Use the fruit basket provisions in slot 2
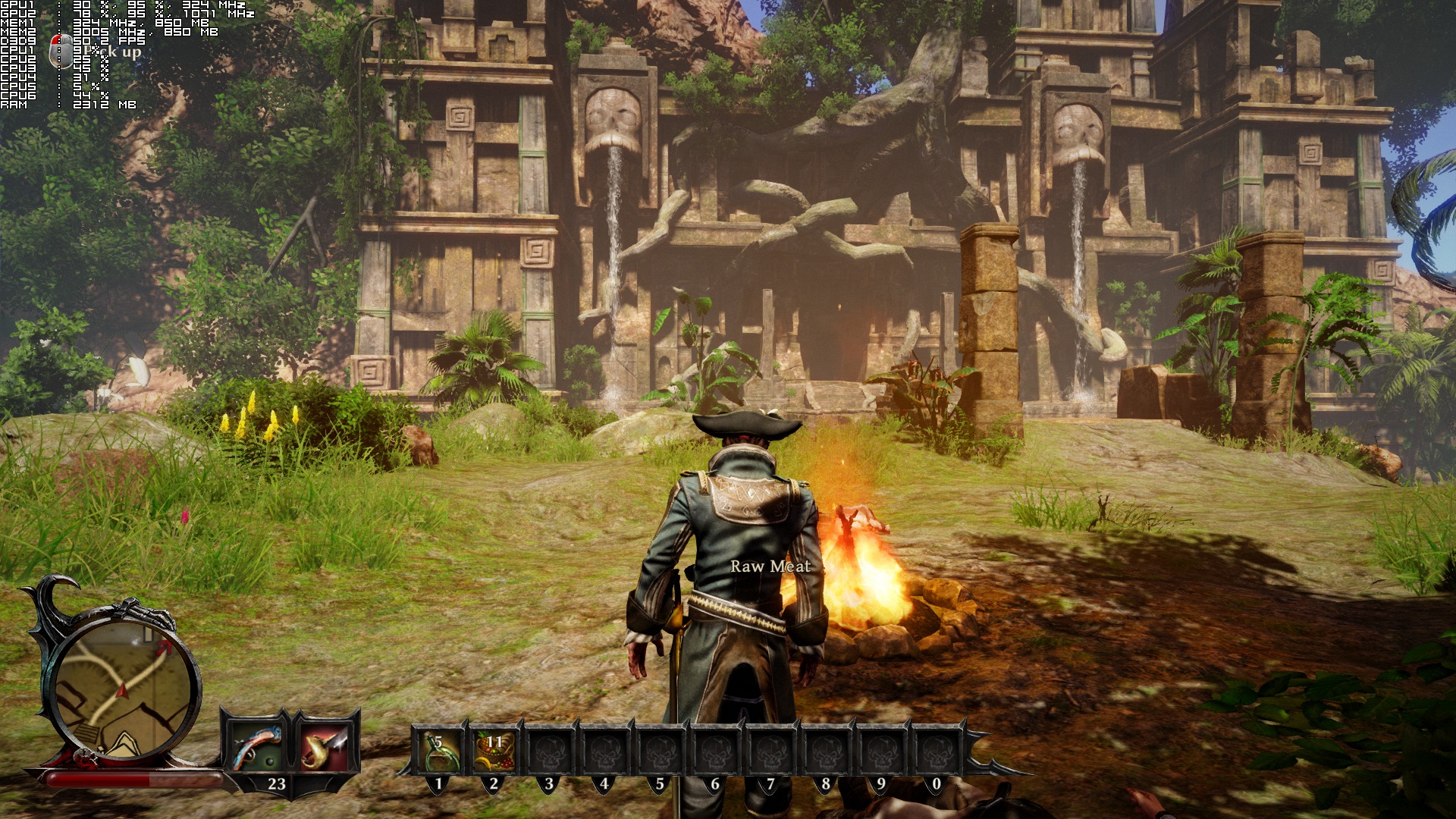1456x819 pixels. tap(494, 751)
